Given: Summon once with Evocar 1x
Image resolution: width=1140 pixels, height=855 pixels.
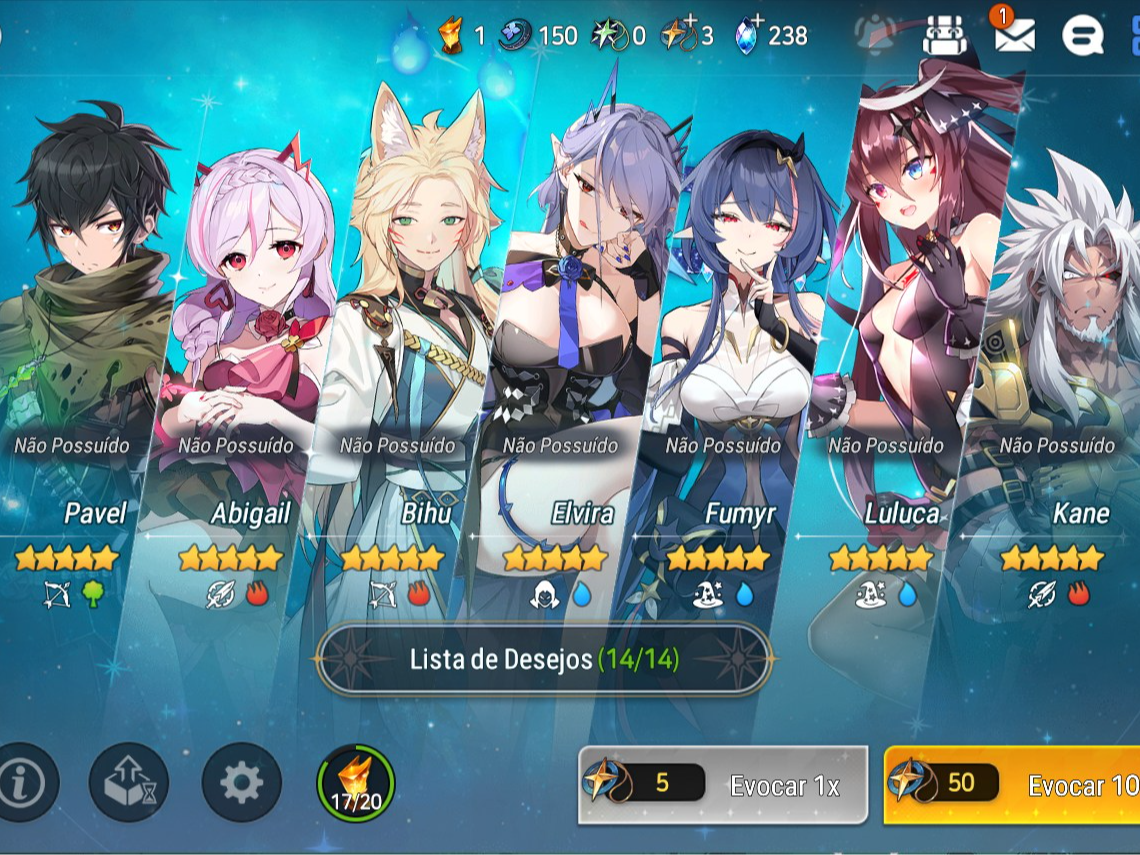Looking at the screenshot, I should pyautogui.click(x=722, y=785).
